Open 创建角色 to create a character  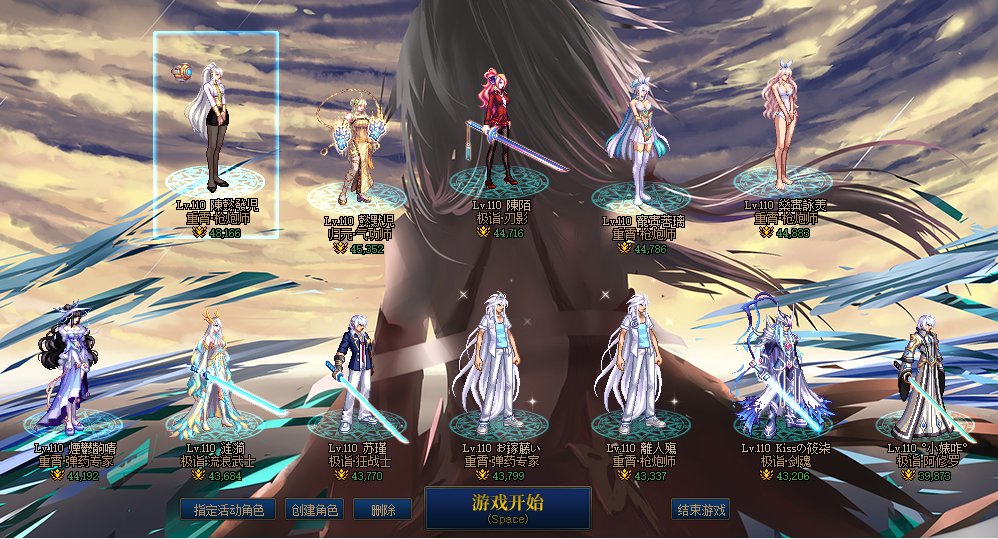pos(315,509)
